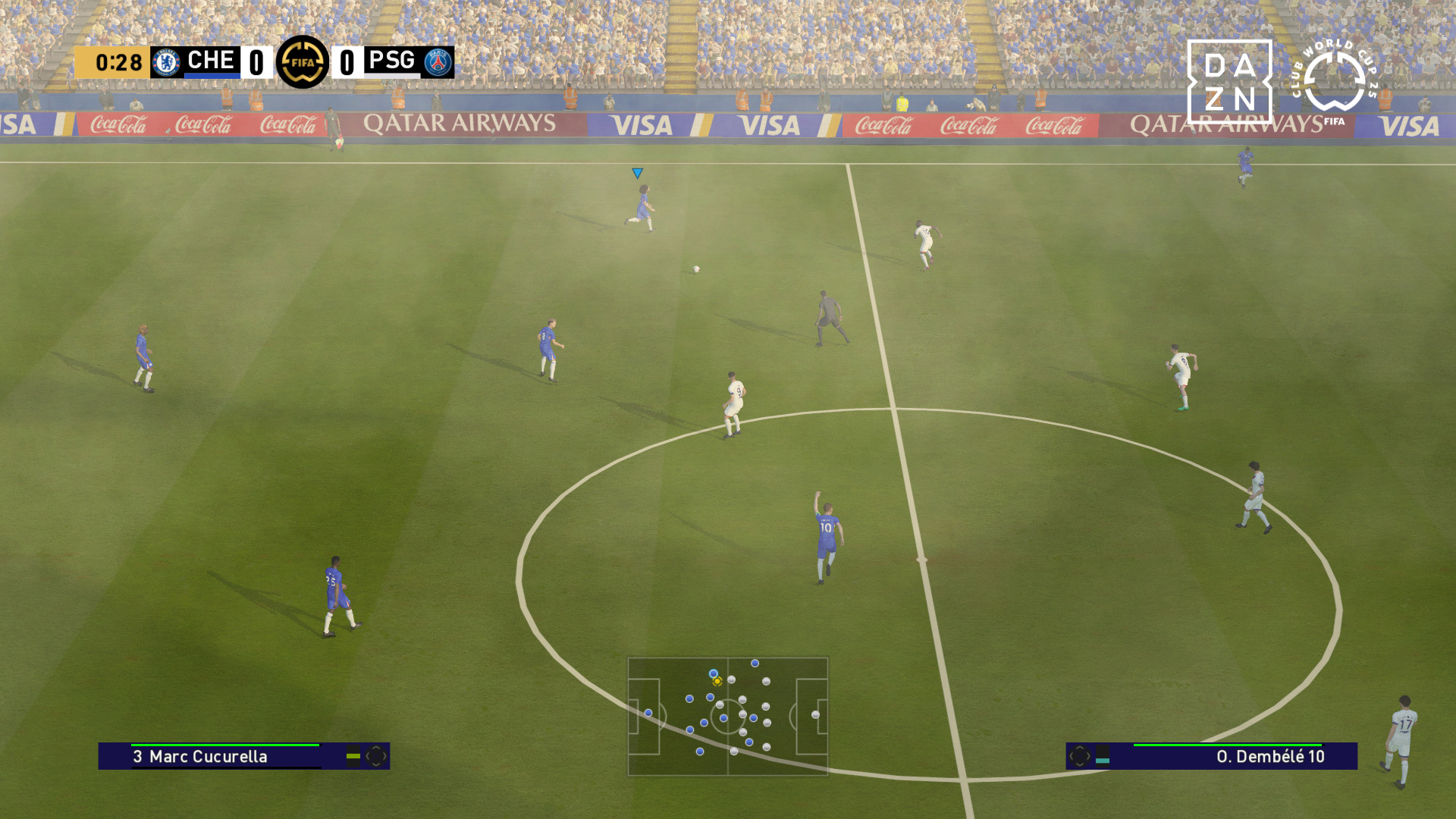Click the DAZN broadcaster logo

point(1228,82)
